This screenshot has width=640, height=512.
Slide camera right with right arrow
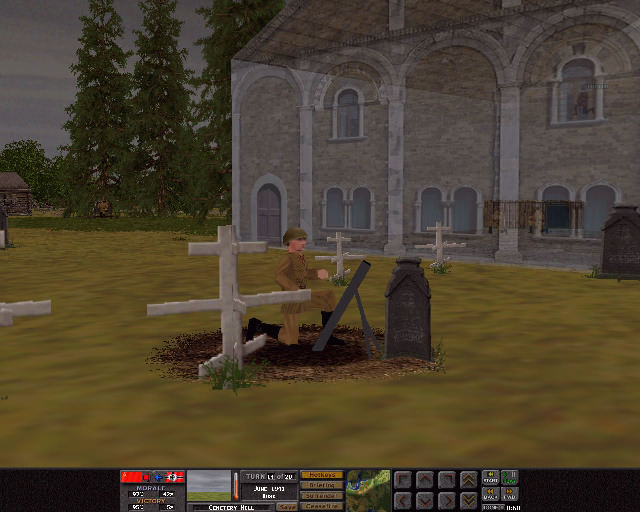click(446, 499)
